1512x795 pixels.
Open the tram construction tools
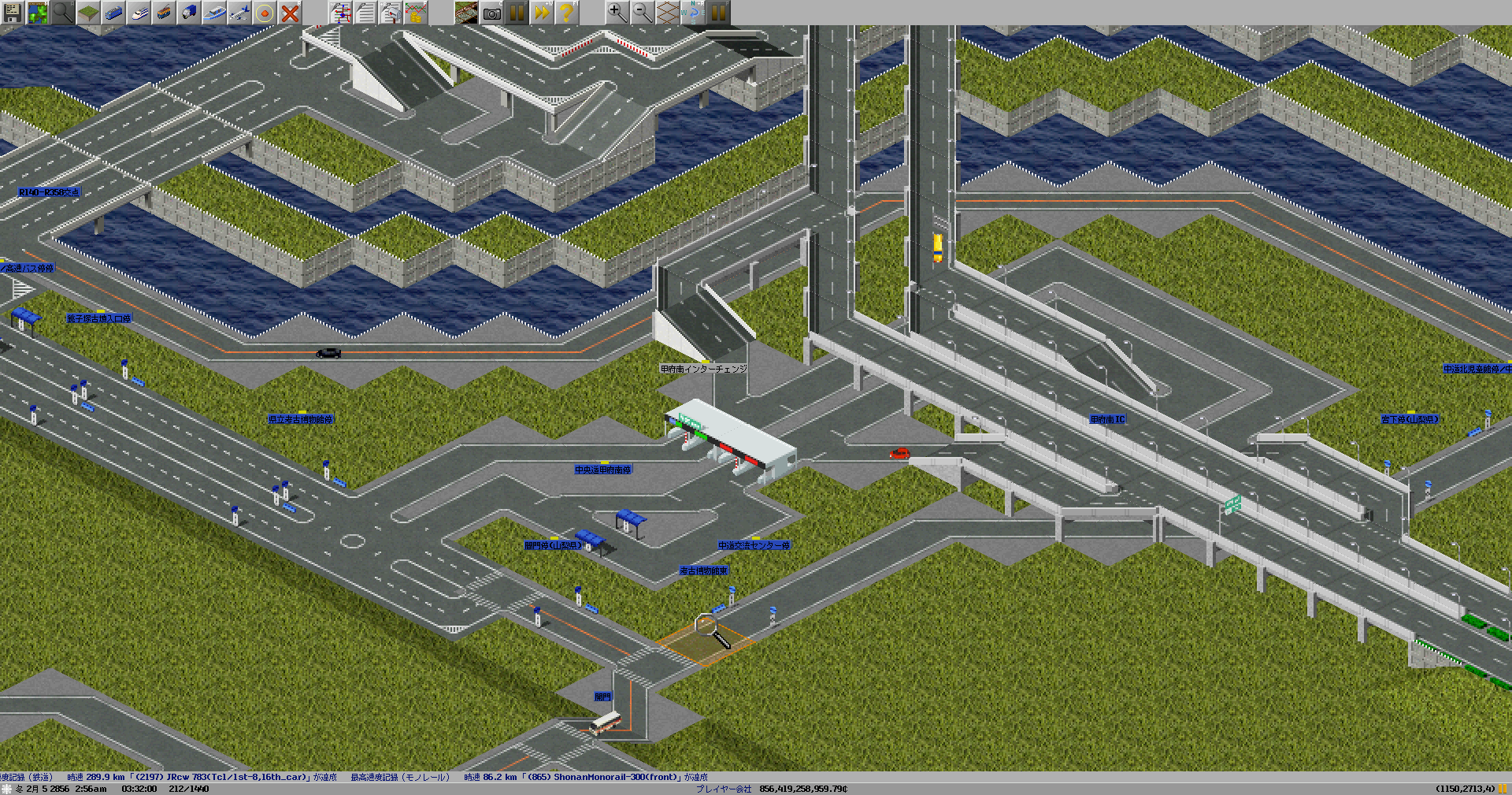tap(164, 13)
